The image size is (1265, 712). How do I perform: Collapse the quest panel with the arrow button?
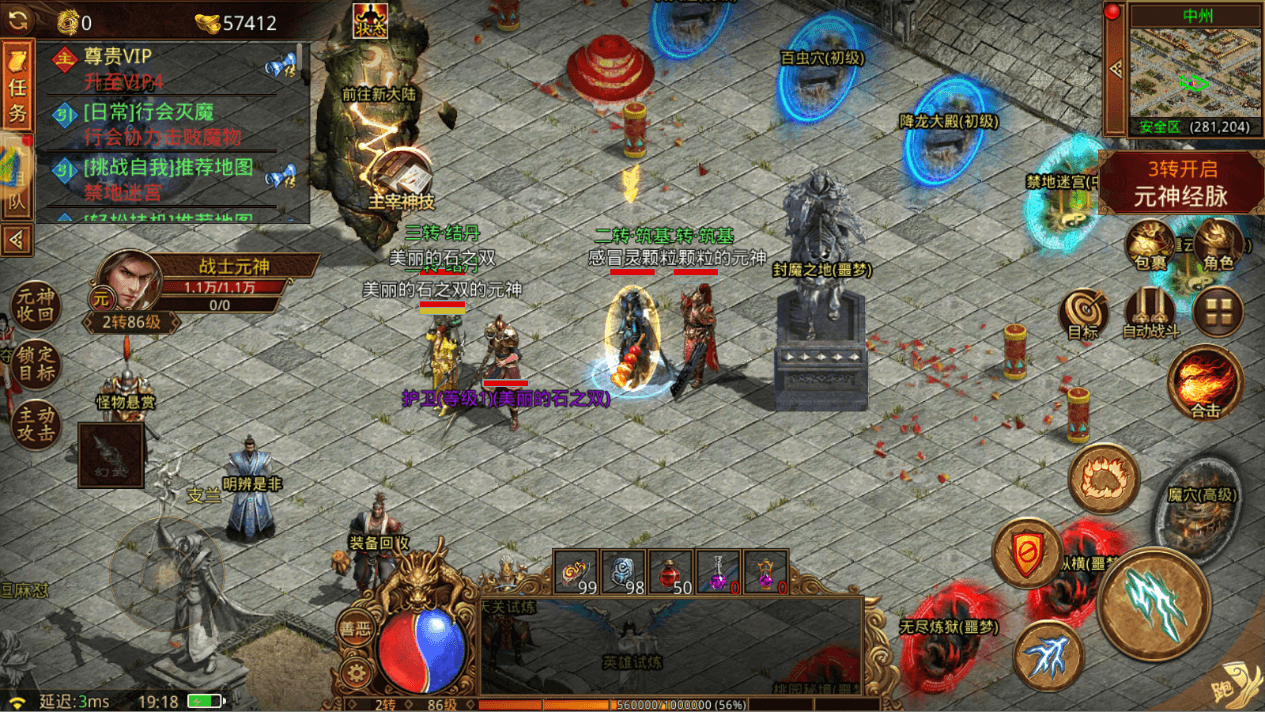click(17, 240)
